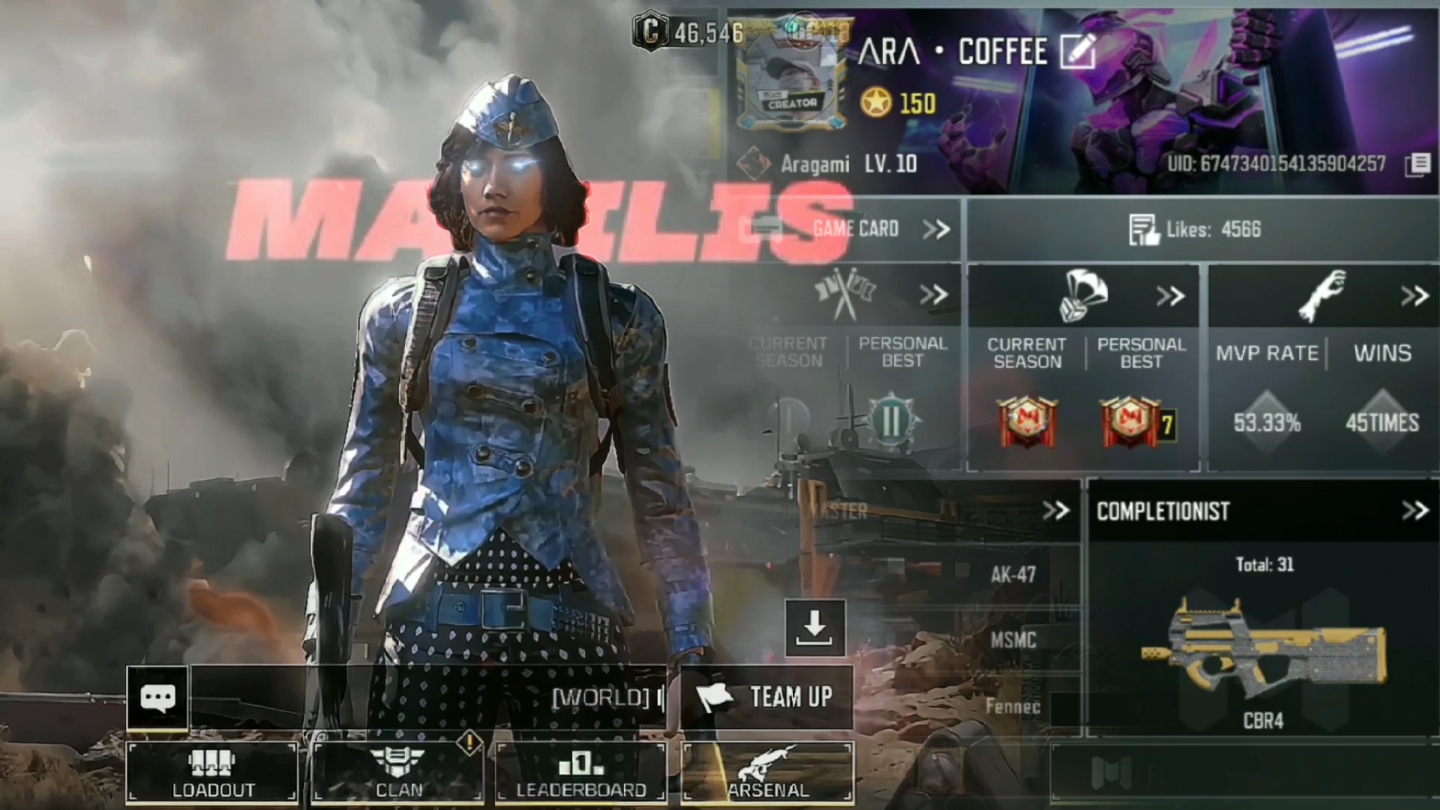Select the AK-47 weapon row
This screenshot has width=1440, height=810.
pyautogui.click(x=1012, y=575)
